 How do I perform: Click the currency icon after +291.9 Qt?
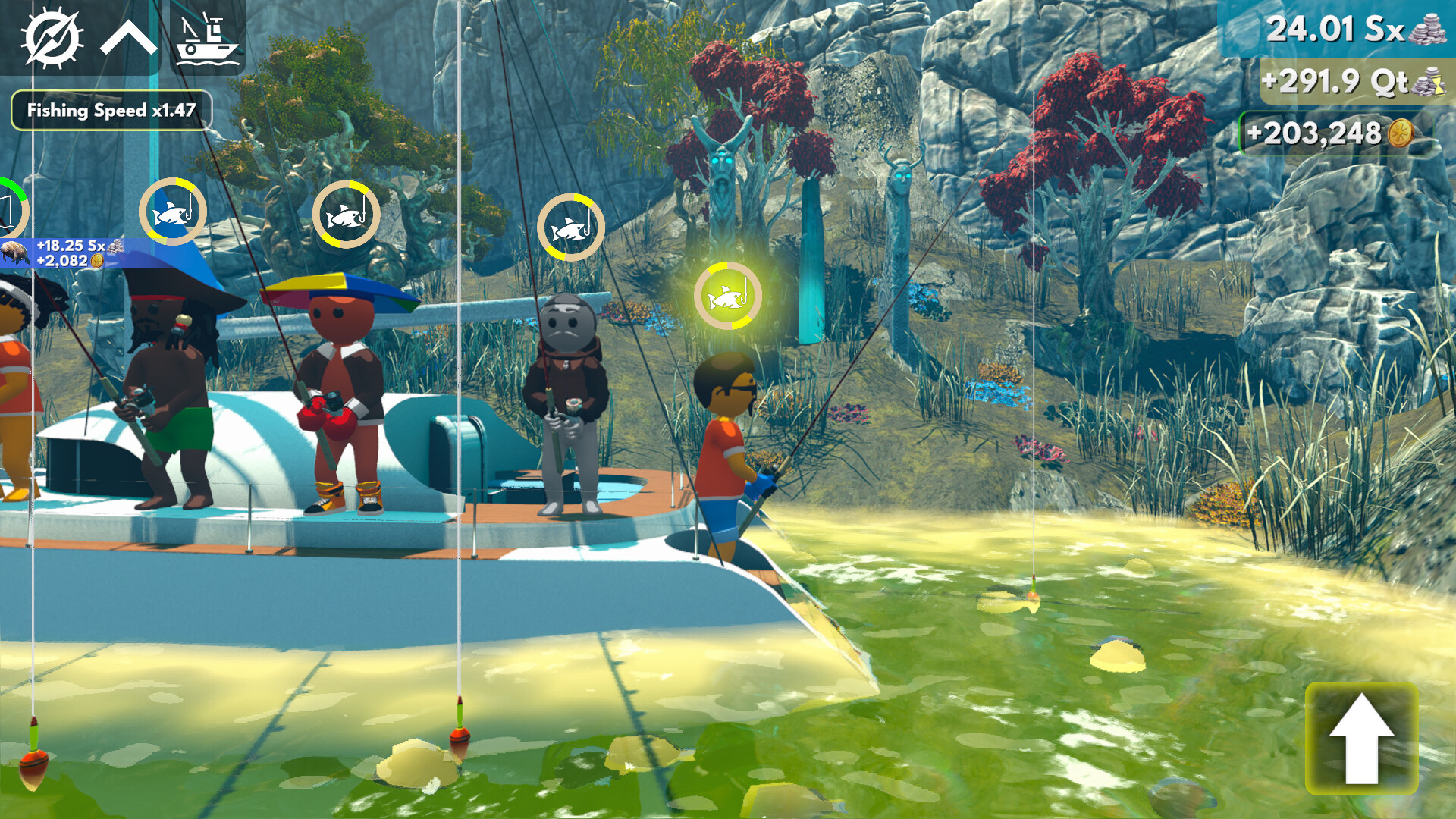click(1429, 81)
